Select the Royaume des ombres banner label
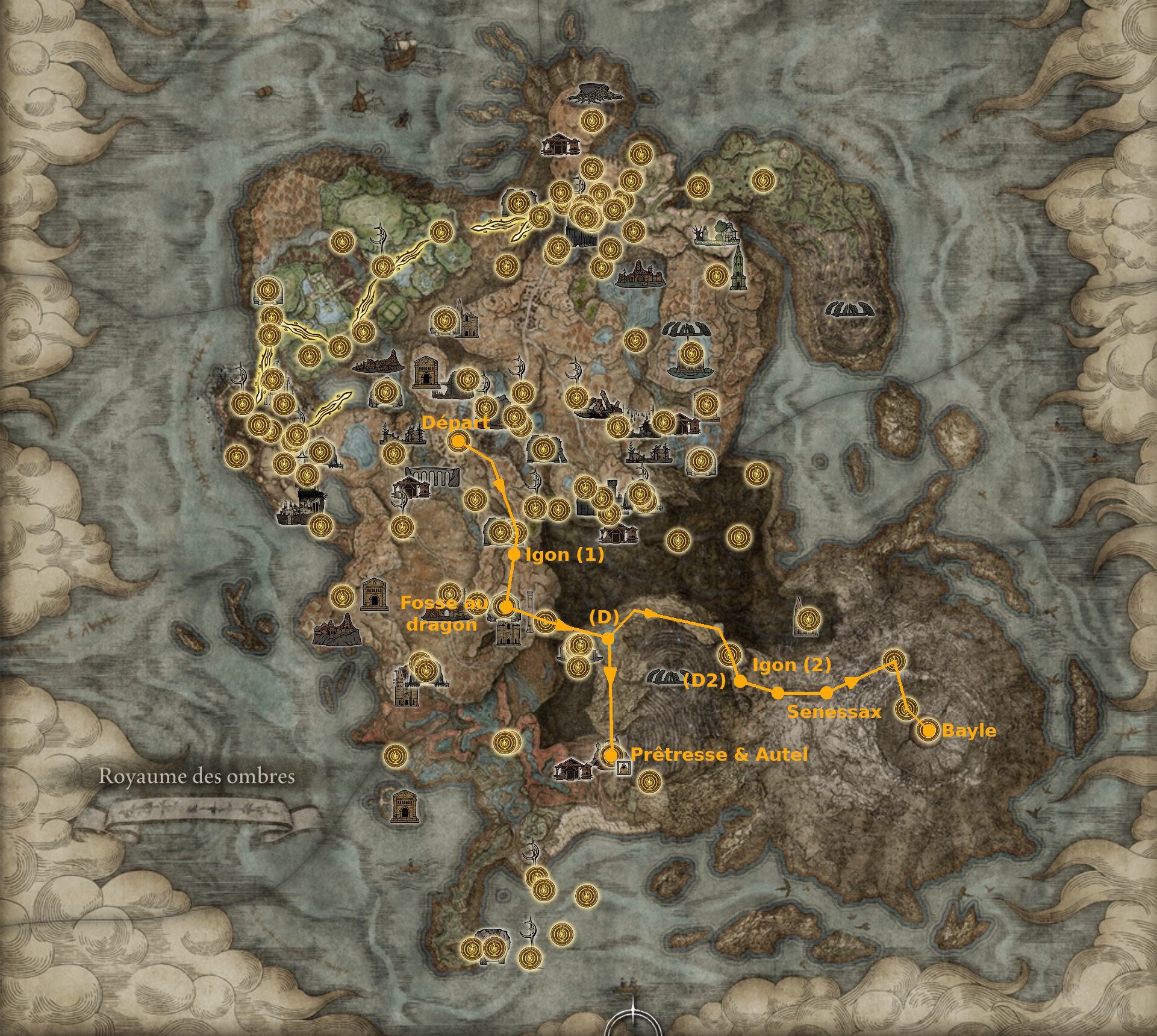This screenshot has height=1036, width=1157. (199, 777)
